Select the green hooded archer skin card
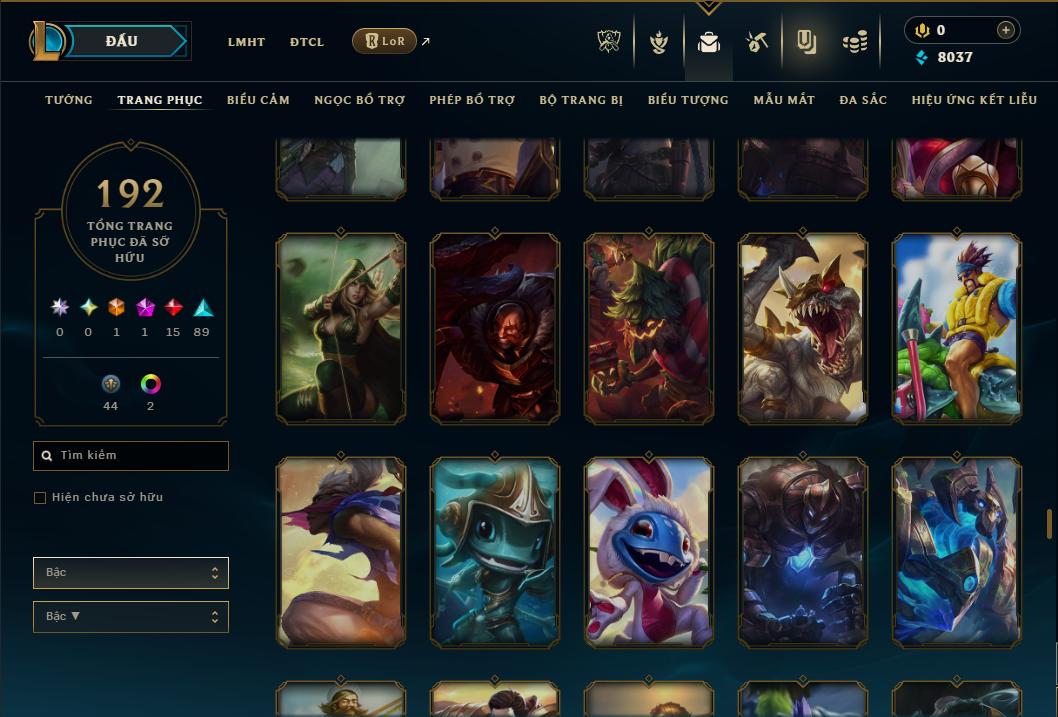The image size is (1058, 717). point(341,328)
